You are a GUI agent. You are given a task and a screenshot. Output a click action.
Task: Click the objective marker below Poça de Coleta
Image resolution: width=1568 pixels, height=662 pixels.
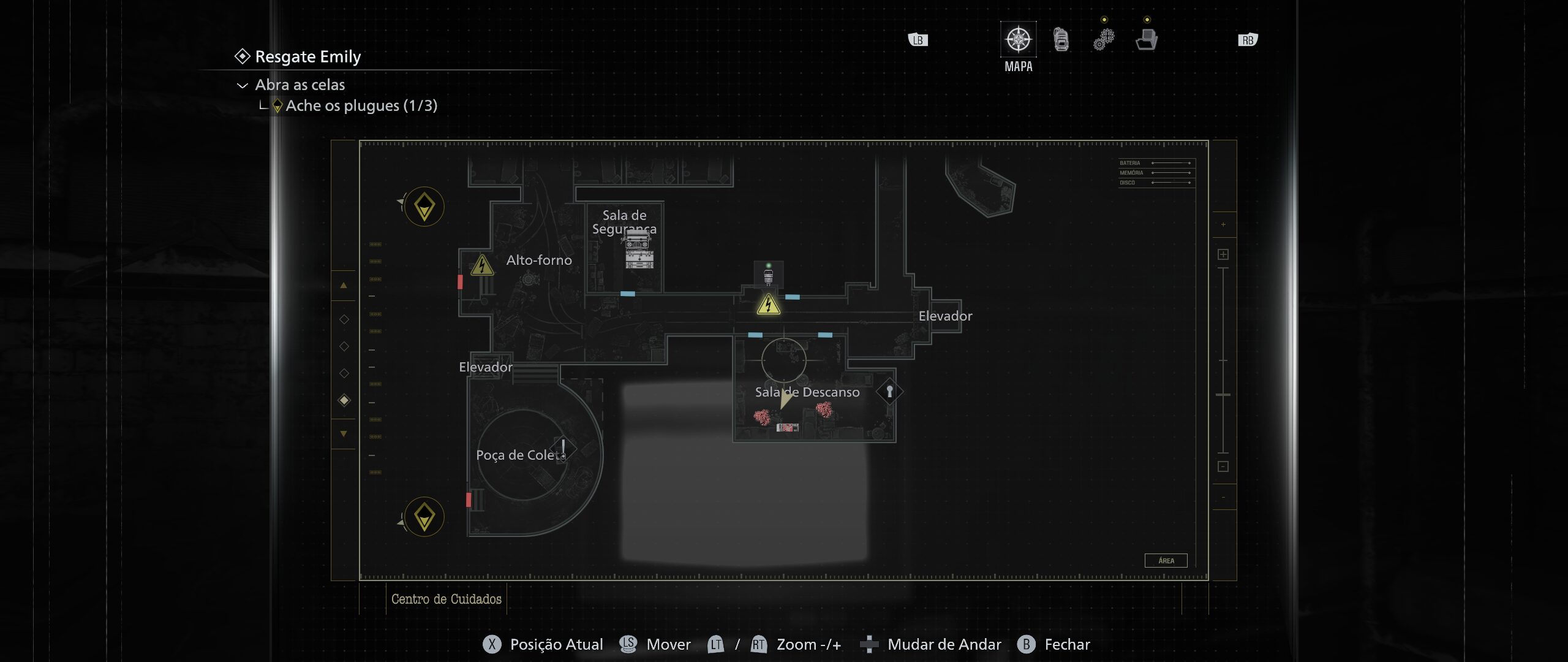(424, 517)
